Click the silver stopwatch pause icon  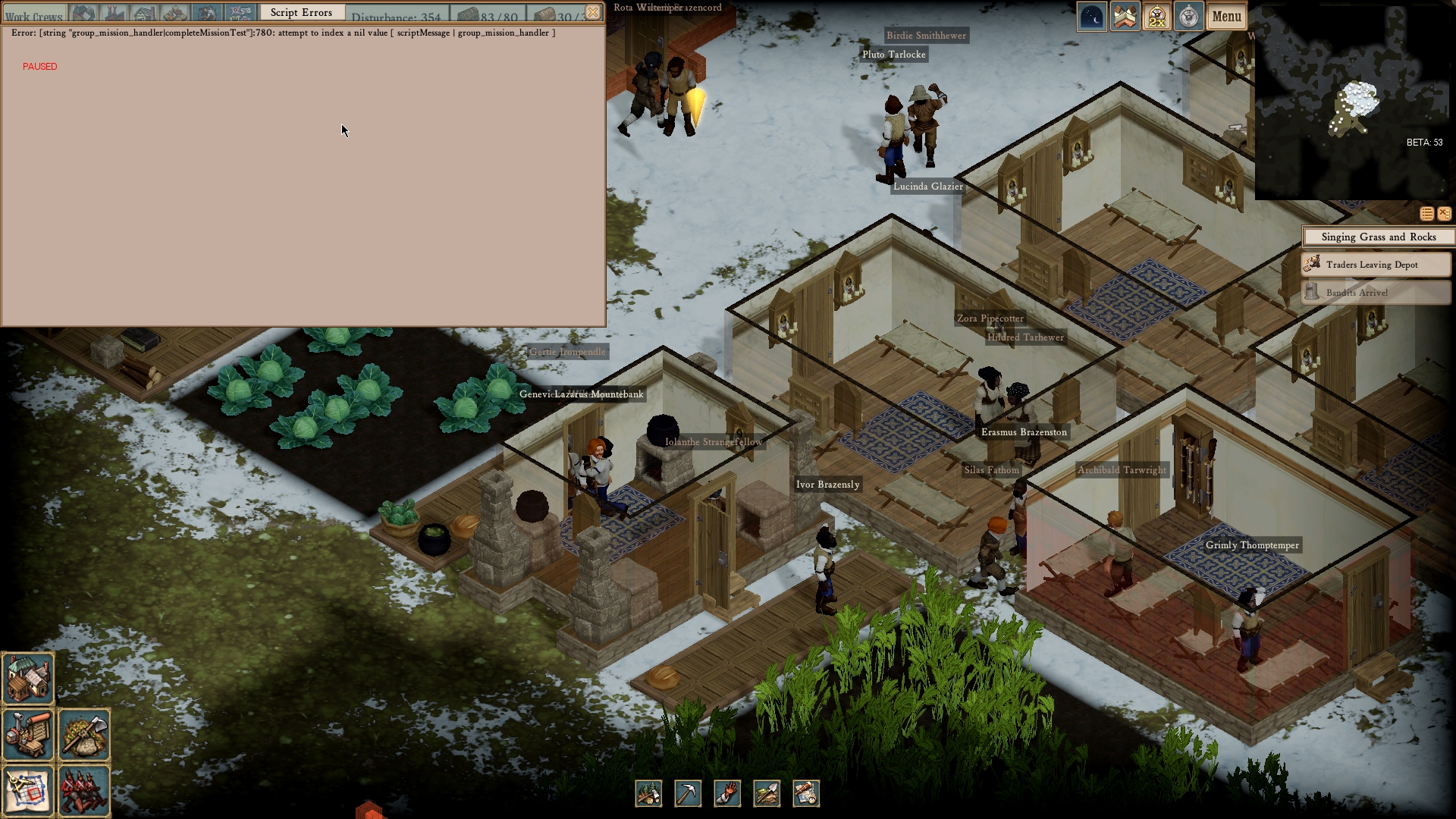click(x=1188, y=16)
